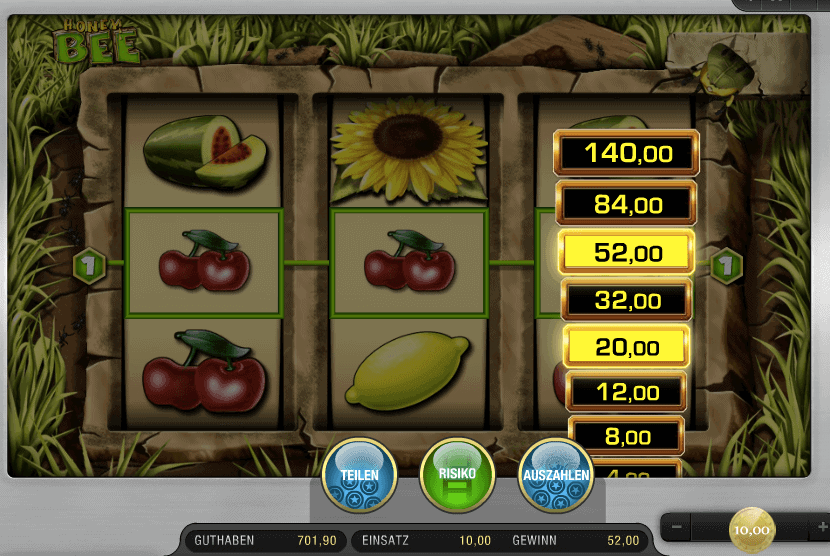Click the gold 10,00 bet coin
The height and width of the screenshot is (556, 830).
(x=750, y=529)
